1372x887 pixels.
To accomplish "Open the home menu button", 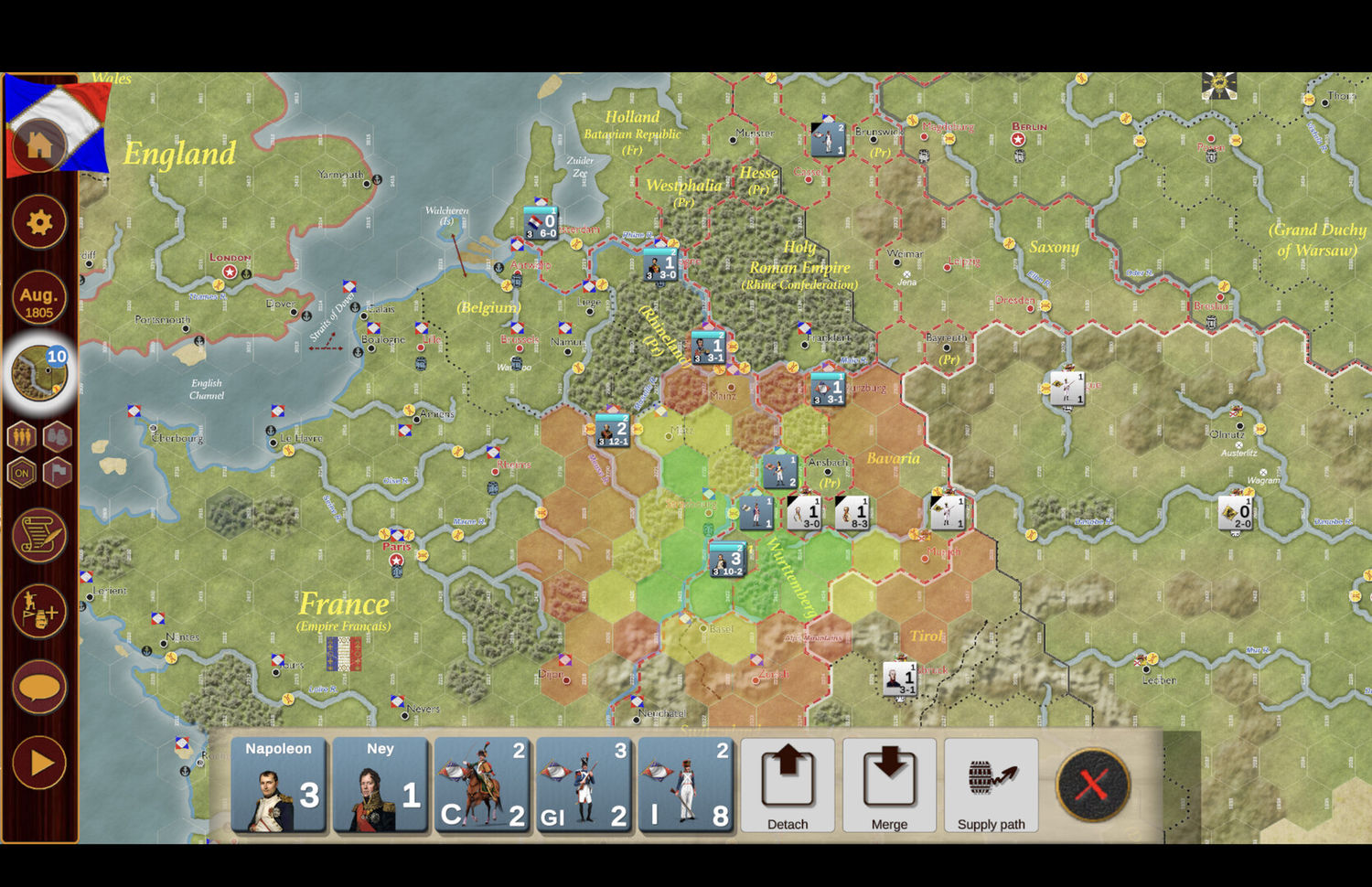I will pos(38,144).
